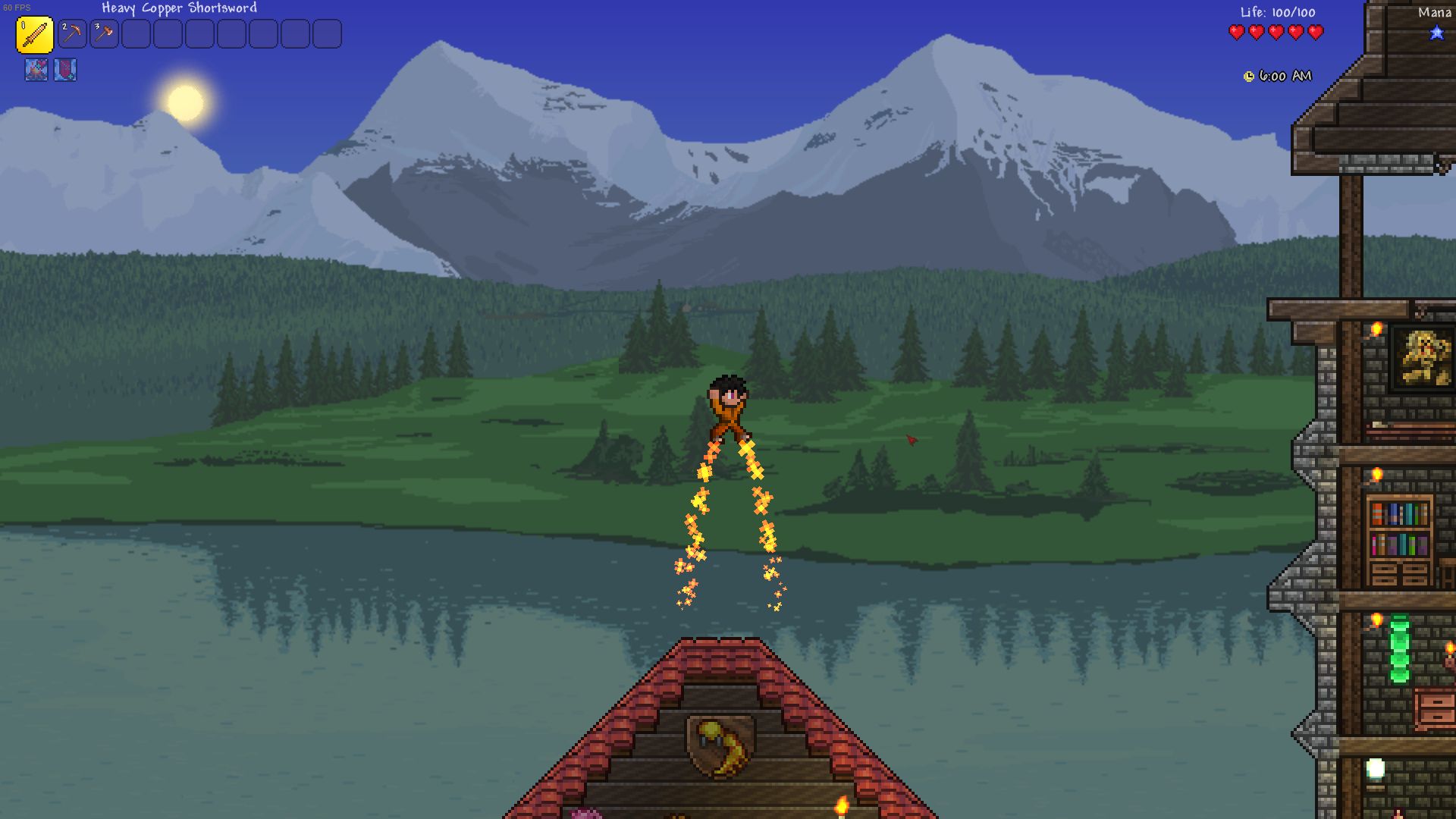
Task: Click the rightmost heart of the health bar
Action: pos(1315,33)
